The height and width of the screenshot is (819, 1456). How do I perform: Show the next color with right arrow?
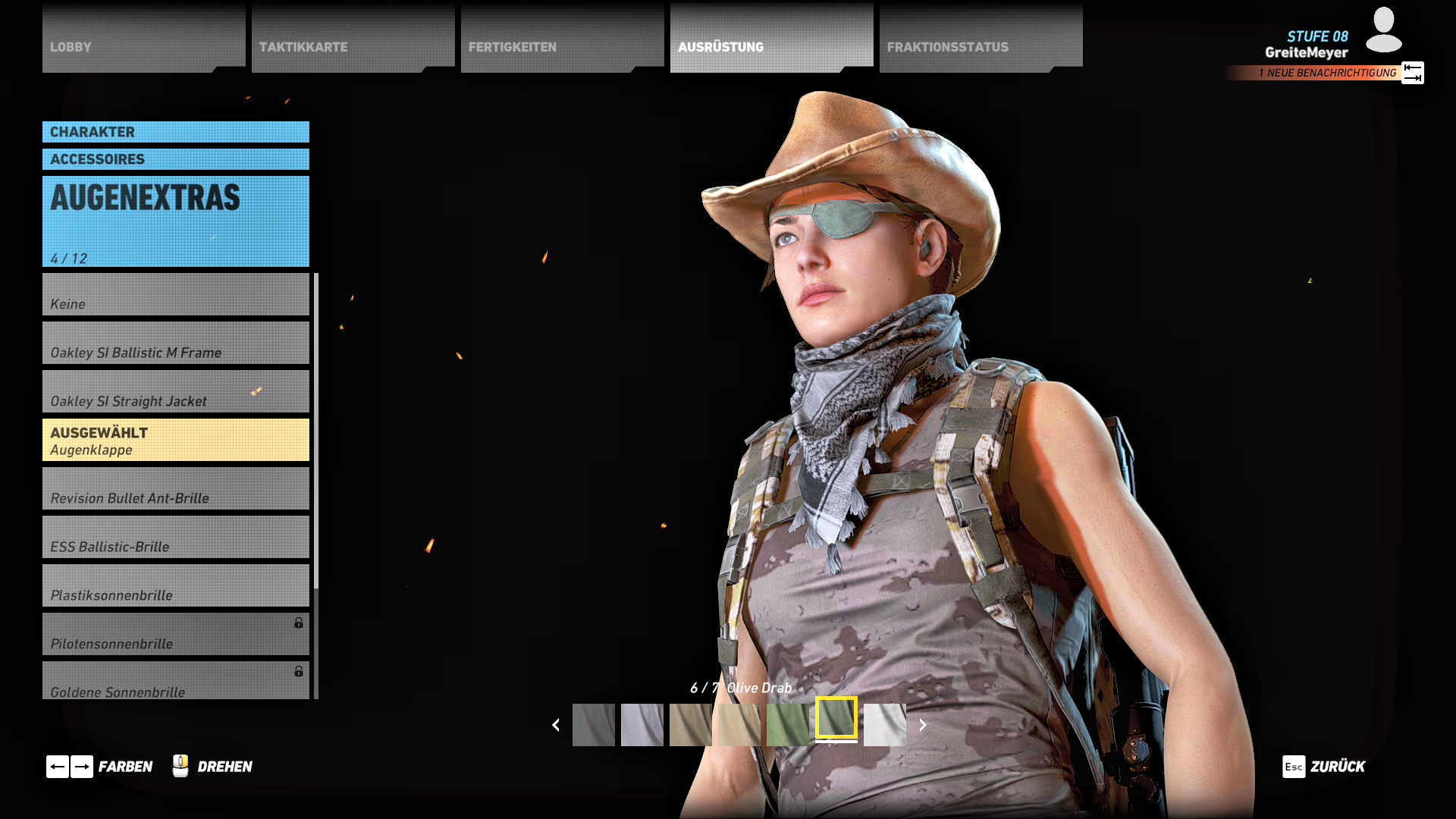[x=922, y=725]
